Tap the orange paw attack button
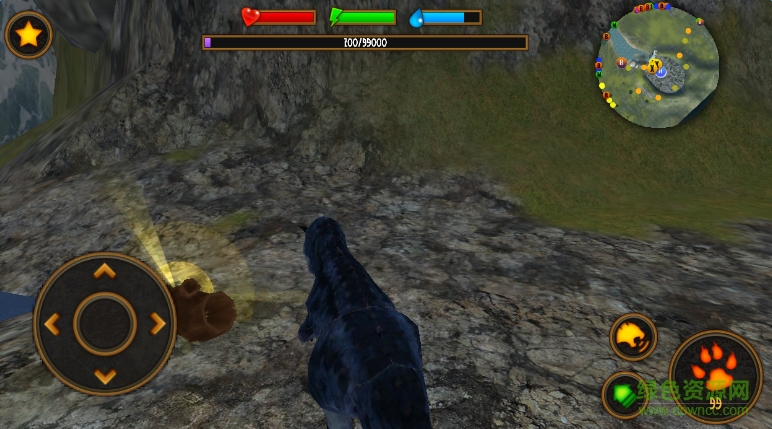This screenshot has height=429, width=772. (716, 369)
